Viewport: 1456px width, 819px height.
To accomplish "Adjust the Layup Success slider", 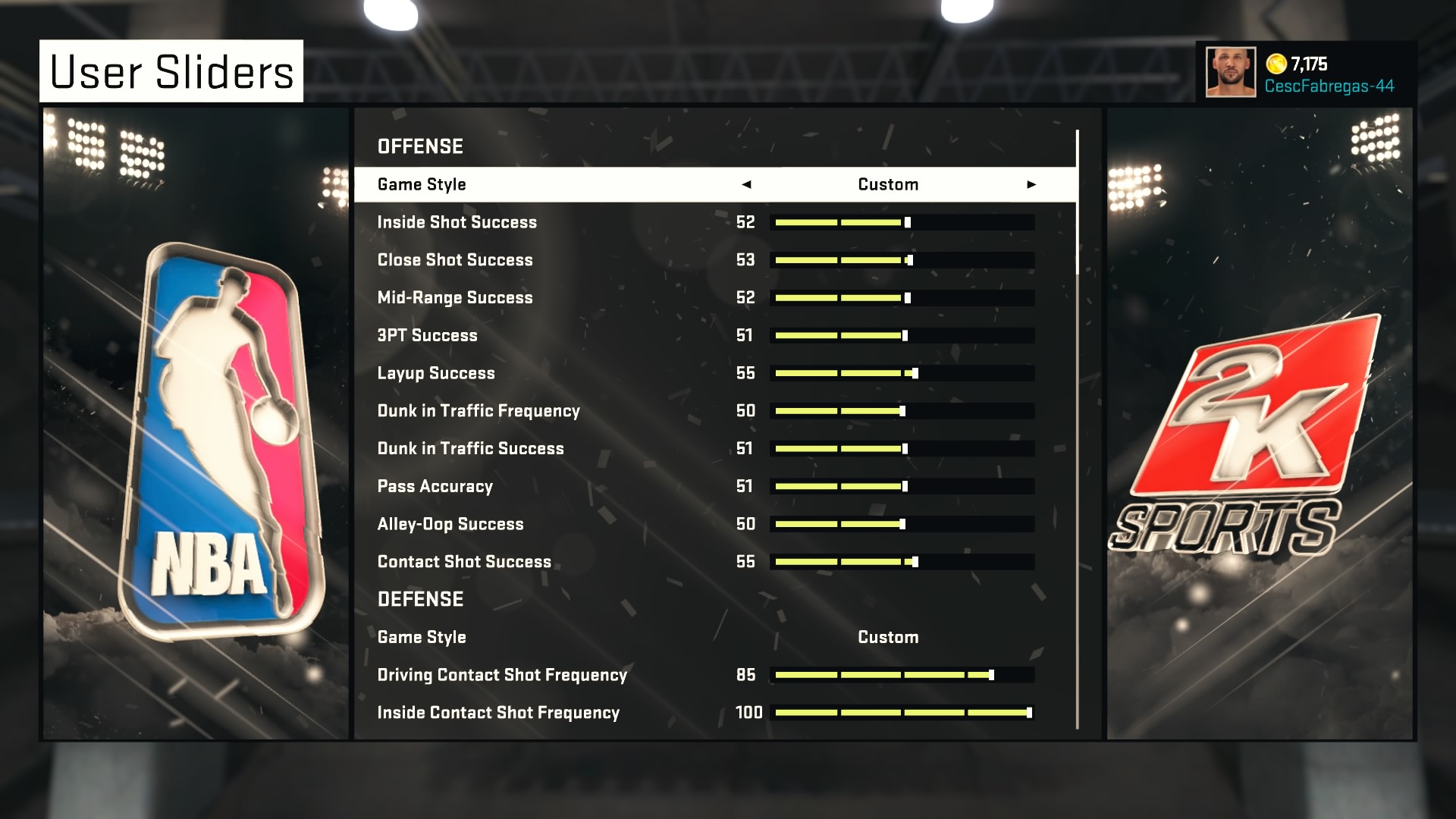I will (x=902, y=373).
